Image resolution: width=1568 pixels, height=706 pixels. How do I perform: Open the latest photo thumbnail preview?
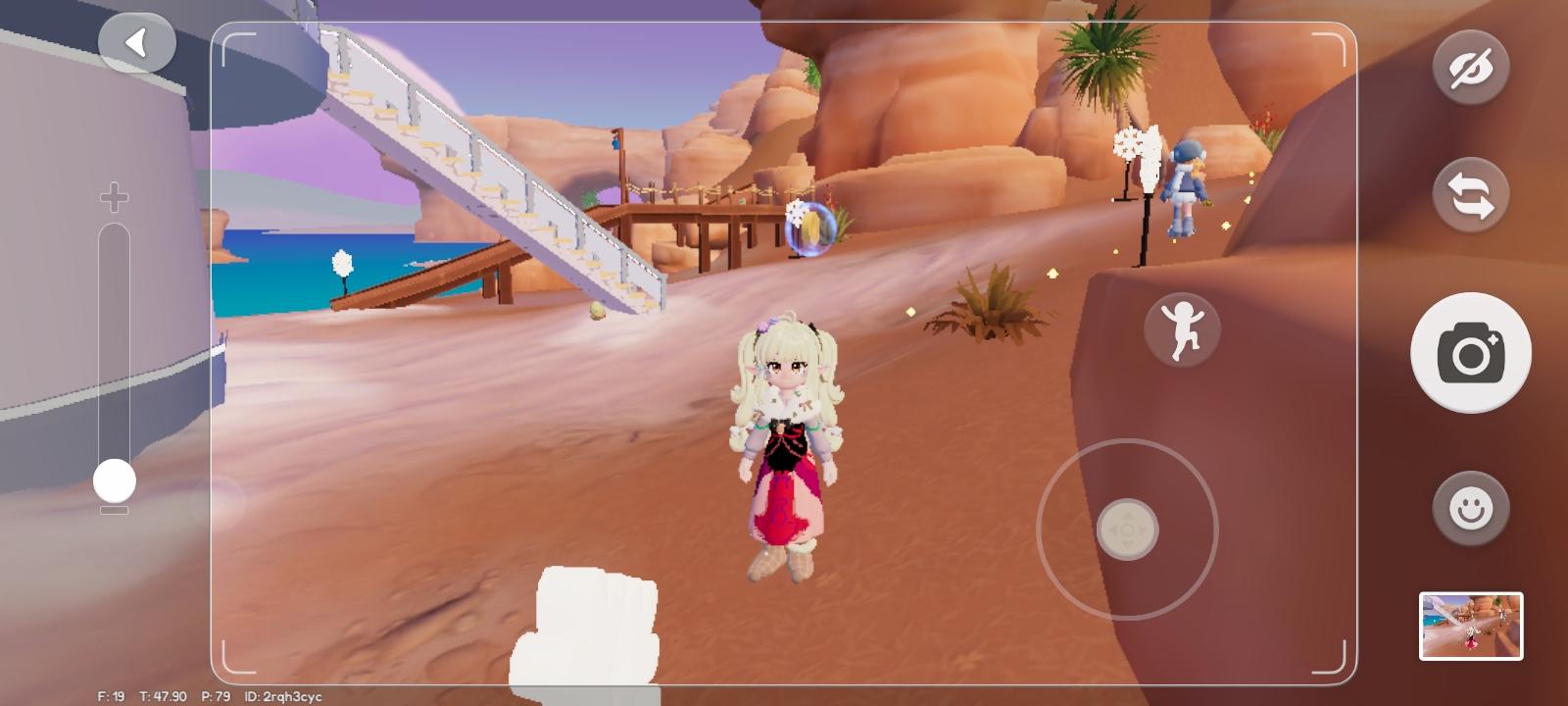(1471, 627)
